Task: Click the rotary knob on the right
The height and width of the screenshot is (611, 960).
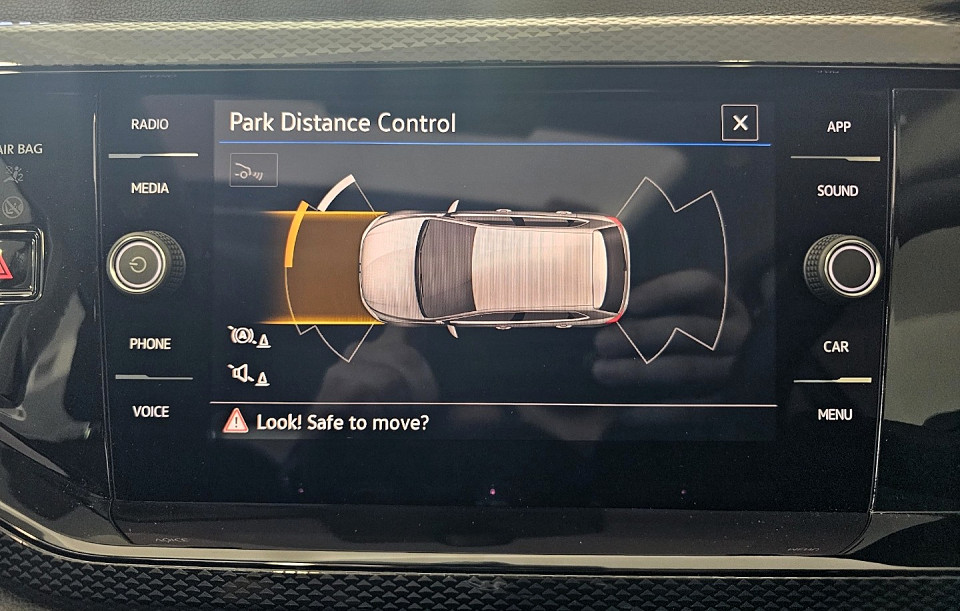Action: point(842,267)
